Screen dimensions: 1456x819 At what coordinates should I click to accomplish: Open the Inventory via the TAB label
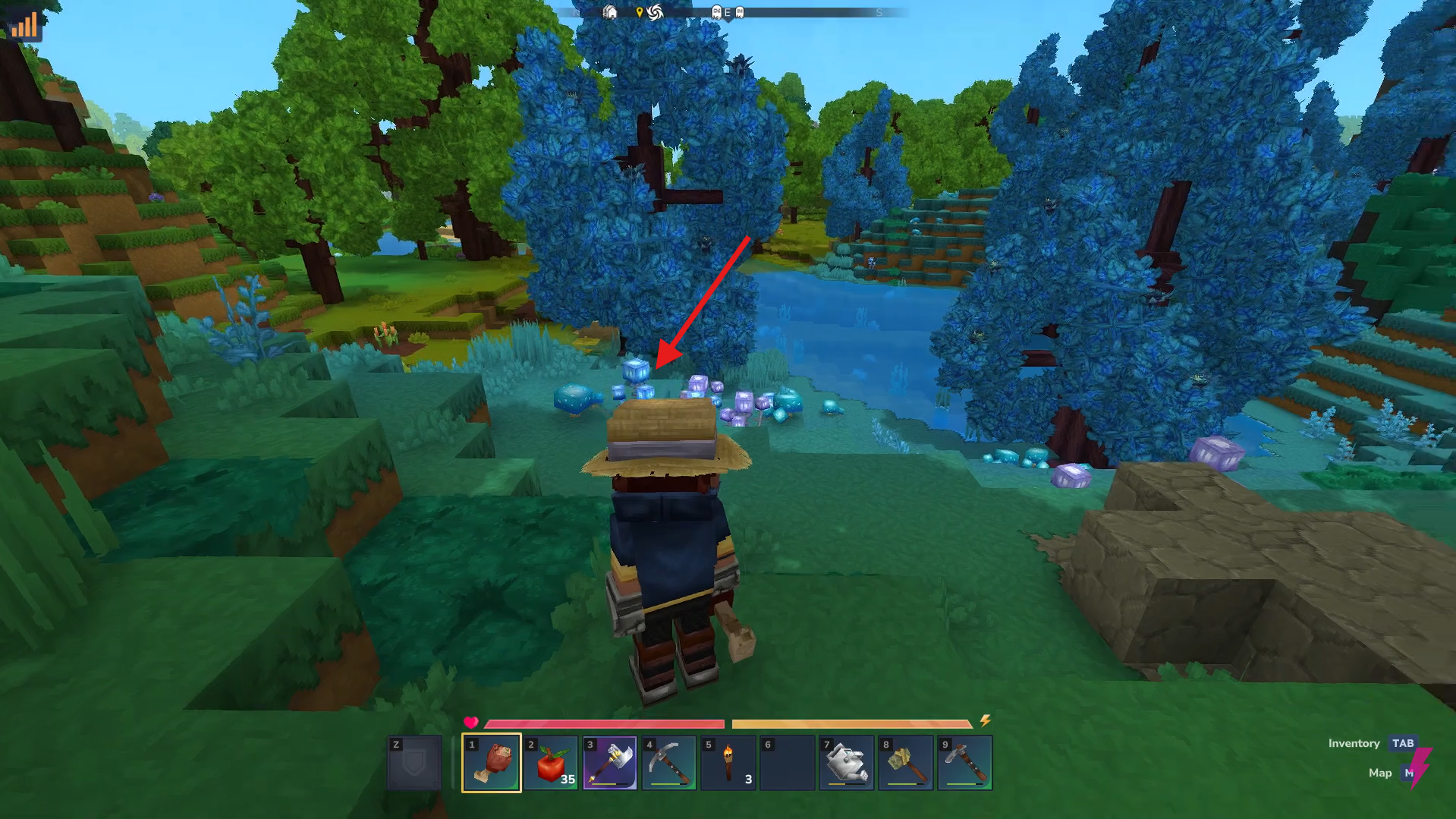tap(1403, 743)
